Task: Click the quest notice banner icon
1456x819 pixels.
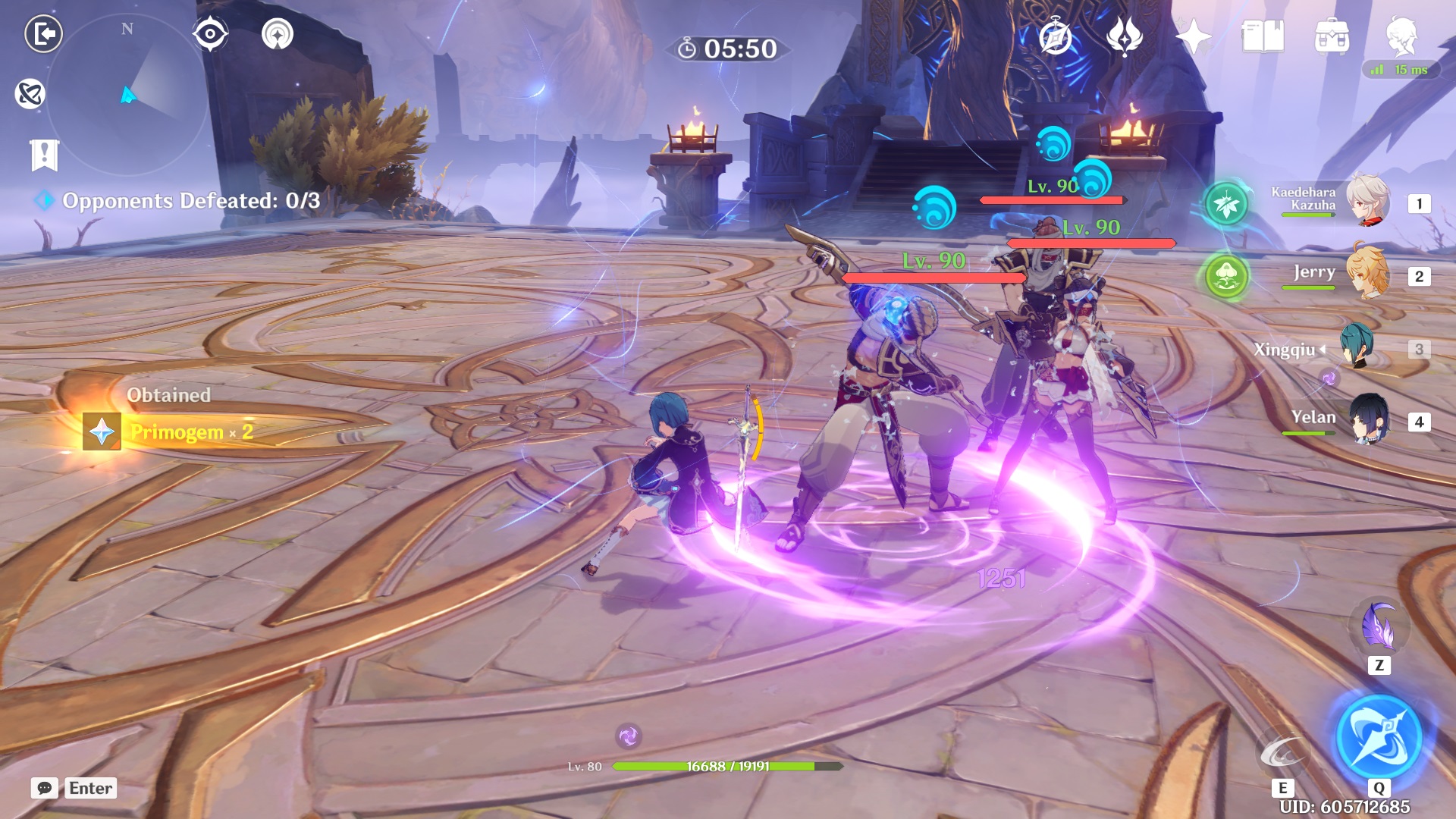Action: pyautogui.click(x=45, y=155)
